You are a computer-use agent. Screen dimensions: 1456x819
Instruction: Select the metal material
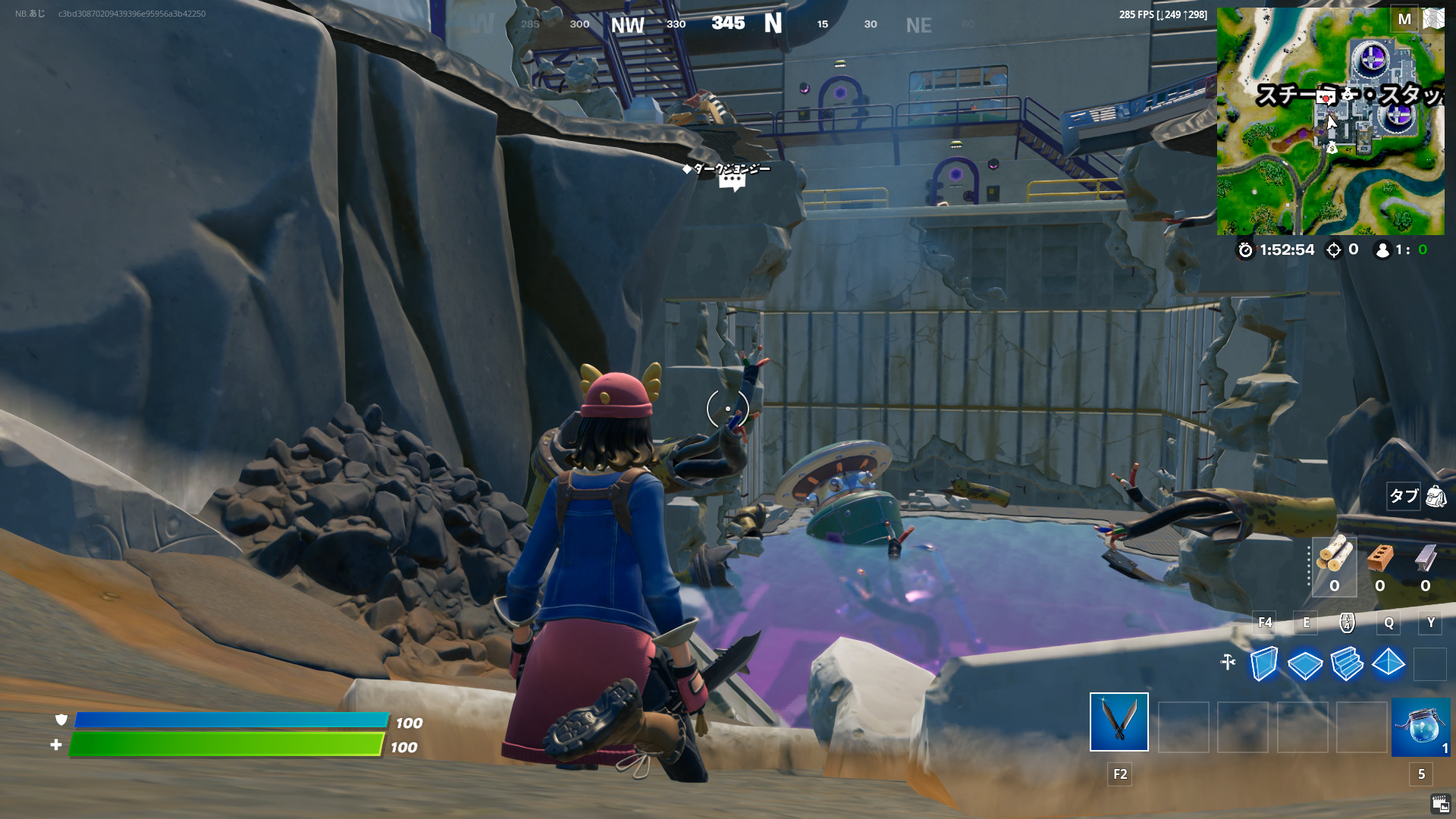coord(1426,559)
